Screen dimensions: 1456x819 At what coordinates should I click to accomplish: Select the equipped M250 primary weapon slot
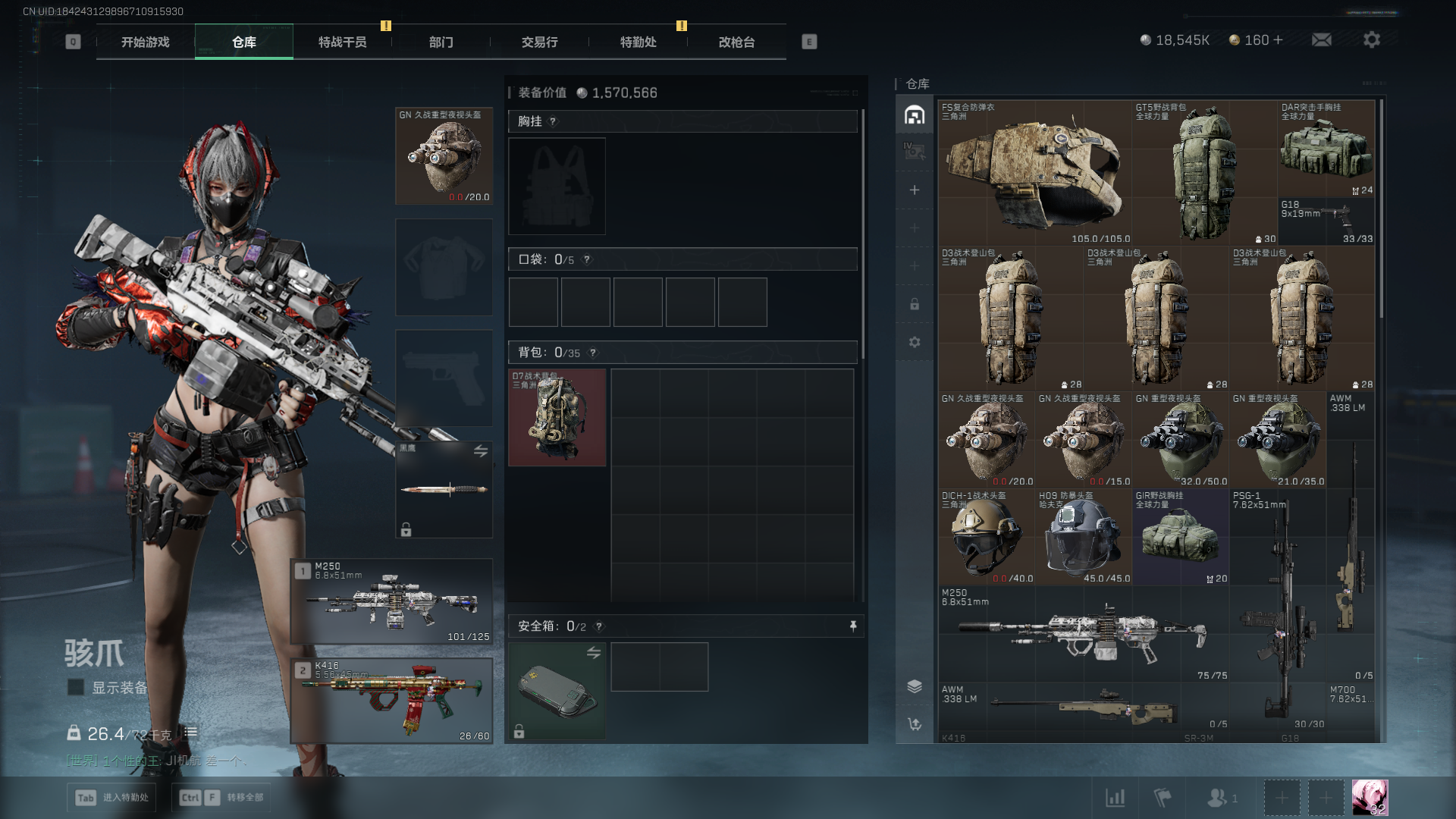[392, 602]
